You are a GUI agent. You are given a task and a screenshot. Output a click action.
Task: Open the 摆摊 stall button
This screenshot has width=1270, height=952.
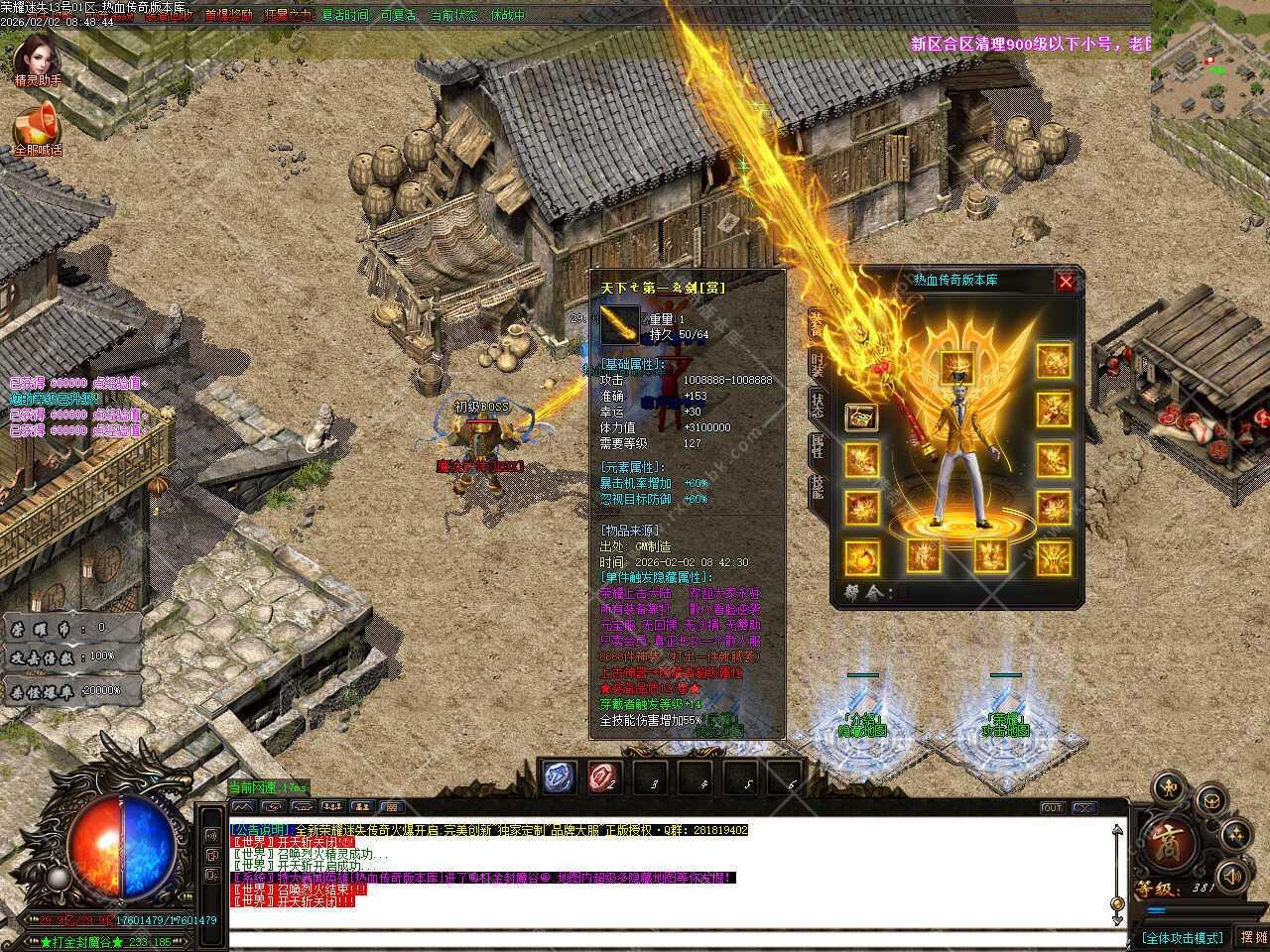(1251, 937)
